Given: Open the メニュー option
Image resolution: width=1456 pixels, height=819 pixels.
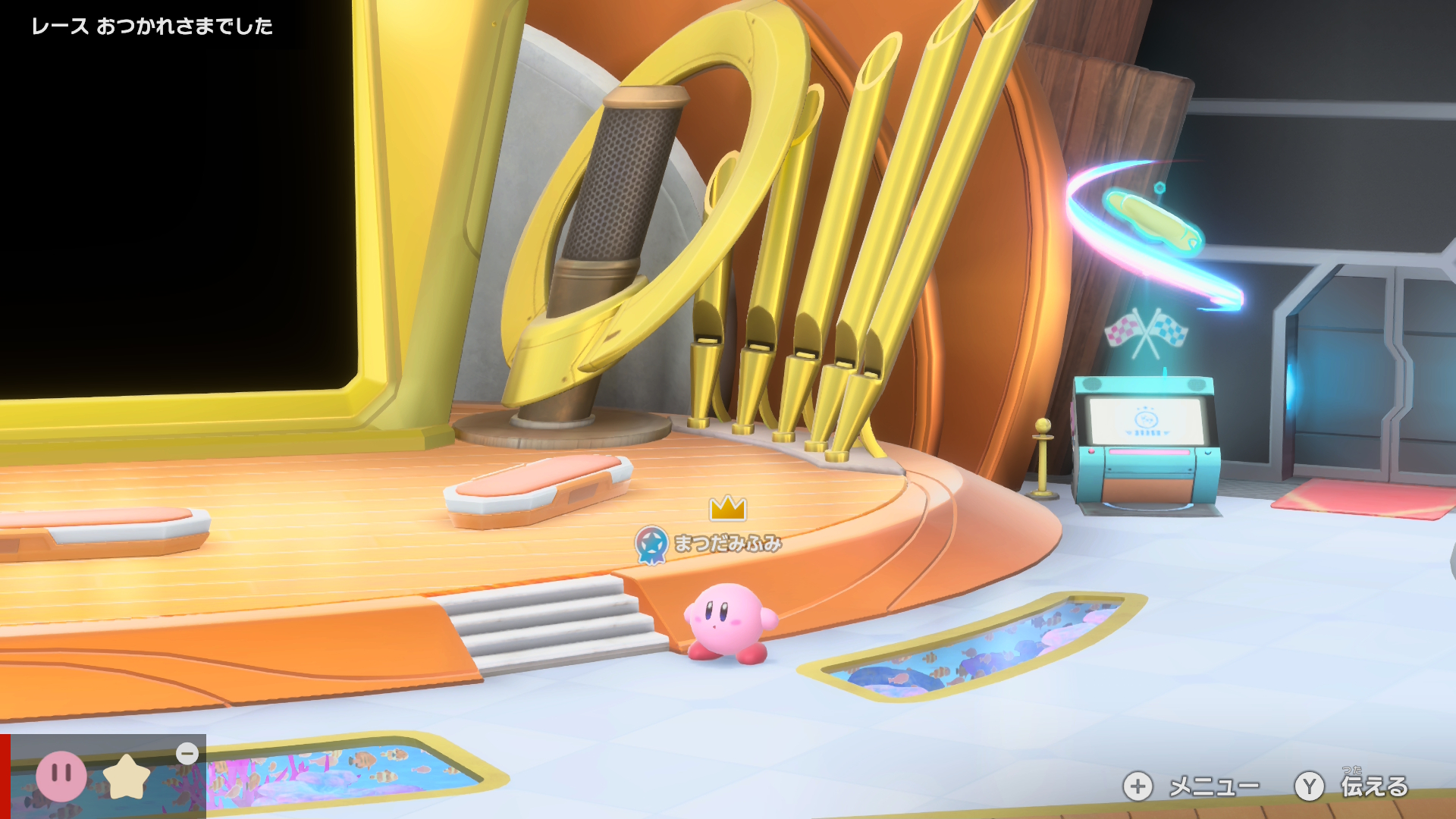Looking at the screenshot, I should (1191, 786).
